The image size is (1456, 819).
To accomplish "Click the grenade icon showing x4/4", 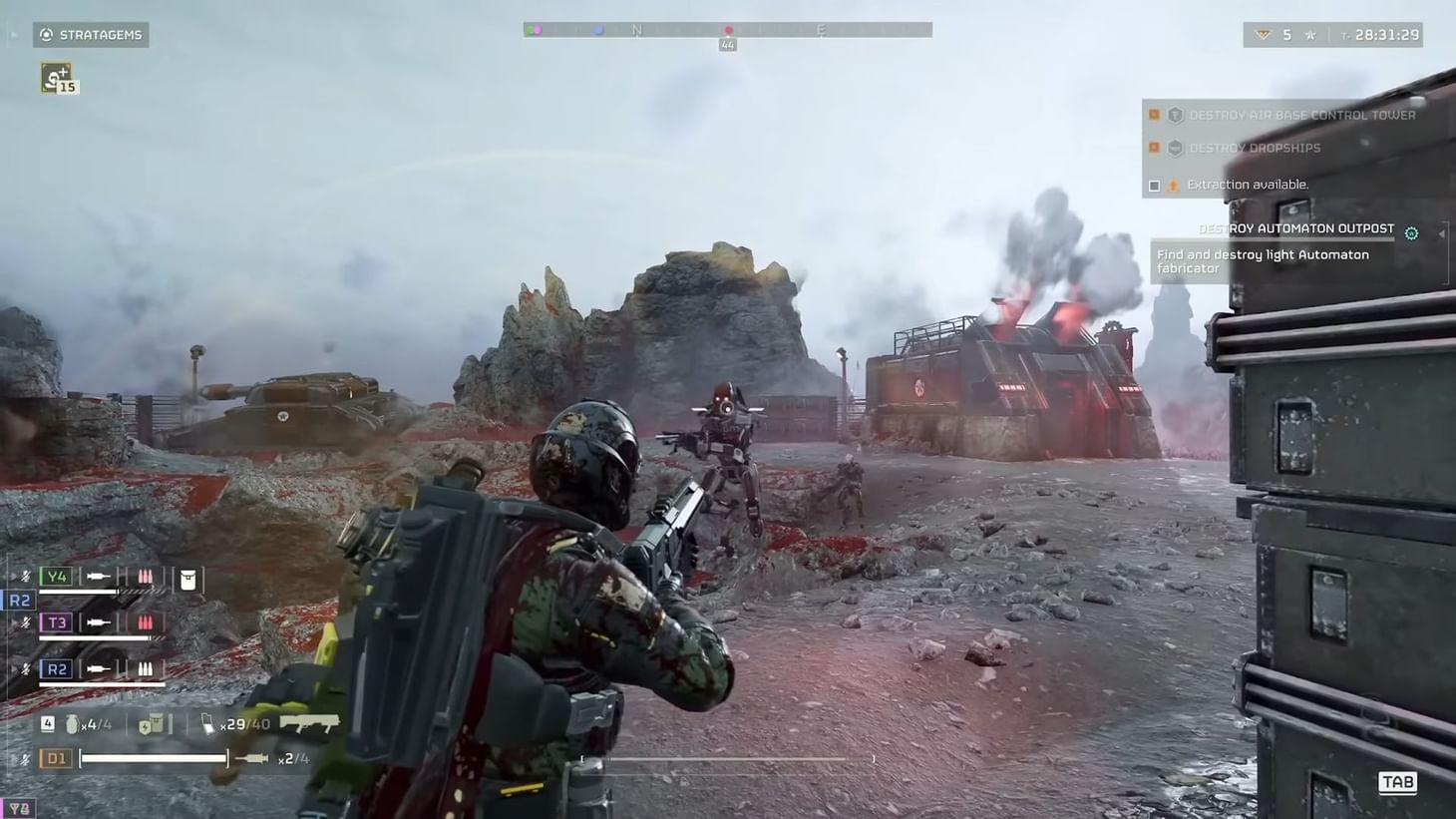I will [72, 724].
